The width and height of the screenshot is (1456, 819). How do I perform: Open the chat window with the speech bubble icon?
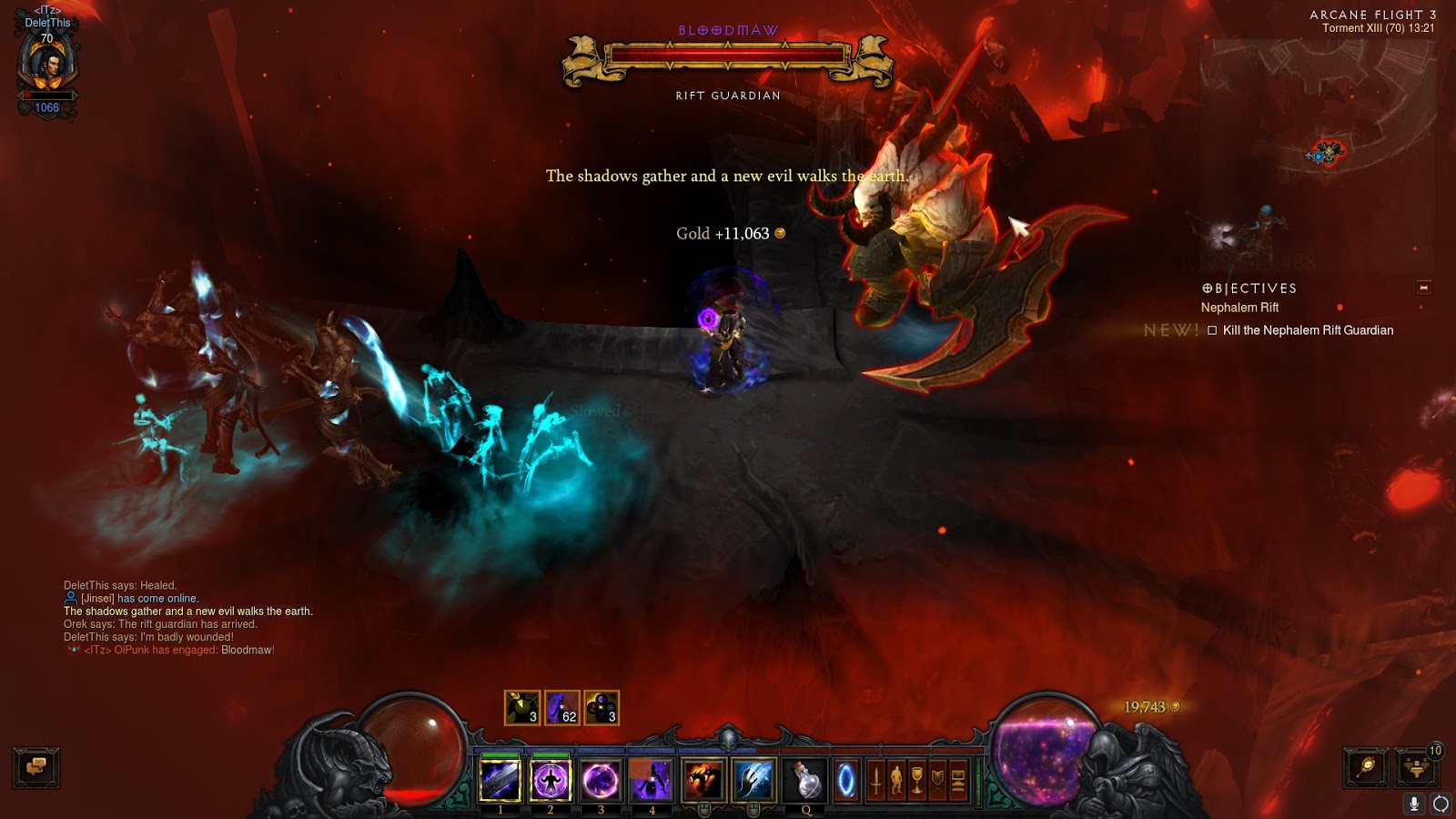36,768
